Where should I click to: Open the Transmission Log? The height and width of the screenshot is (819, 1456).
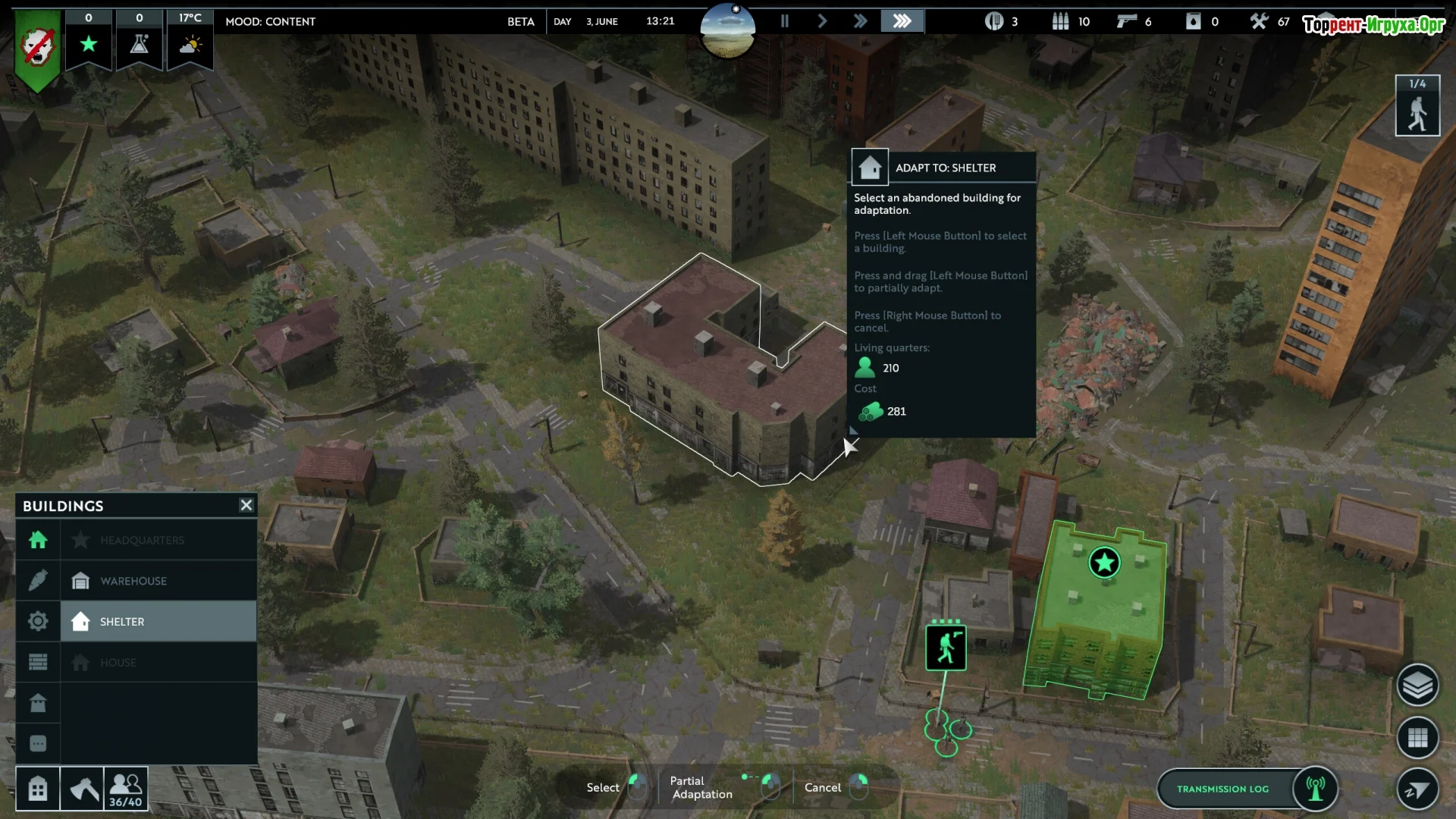[x=1222, y=789]
